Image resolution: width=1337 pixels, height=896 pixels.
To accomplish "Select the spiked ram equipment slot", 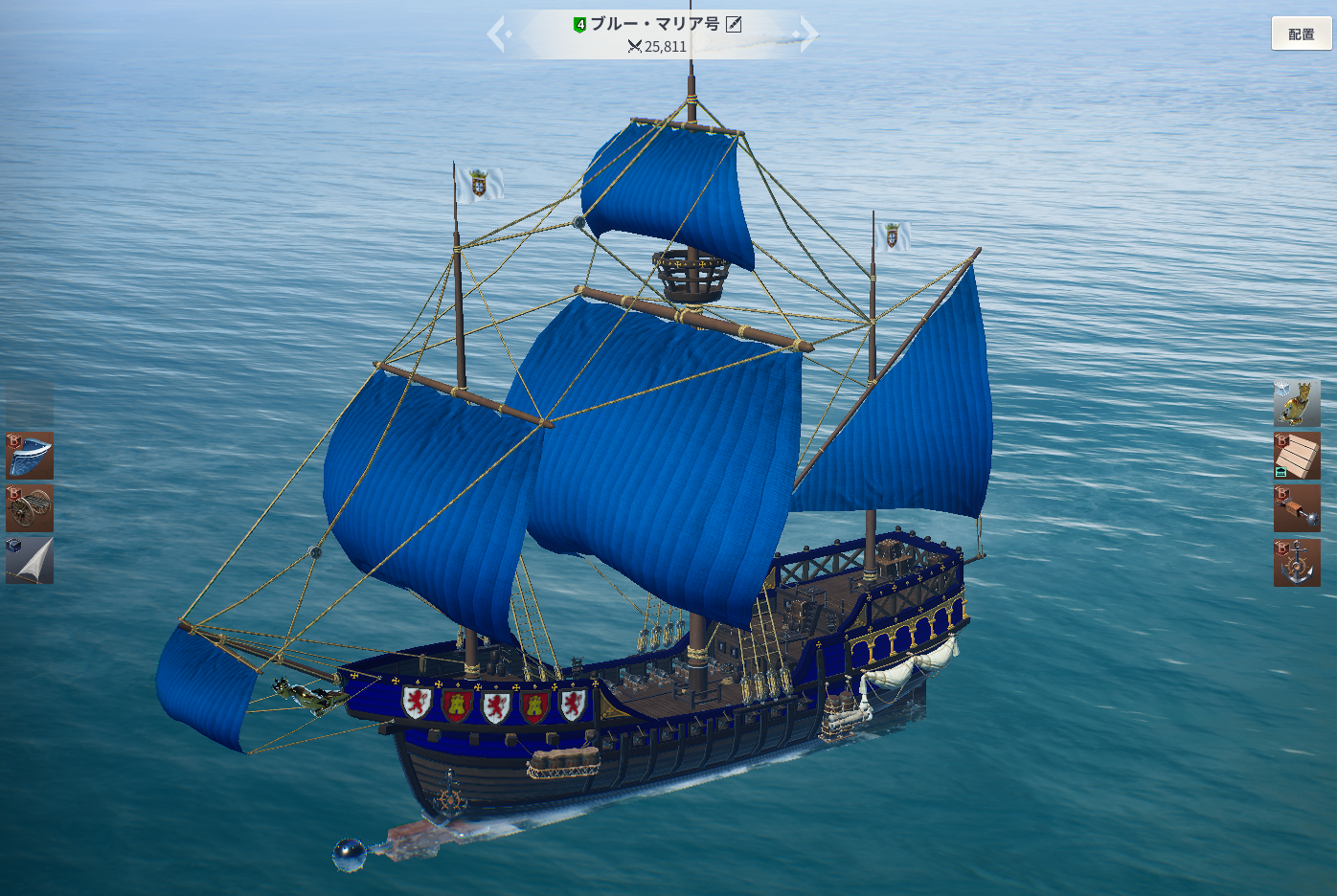I will [1297, 507].
